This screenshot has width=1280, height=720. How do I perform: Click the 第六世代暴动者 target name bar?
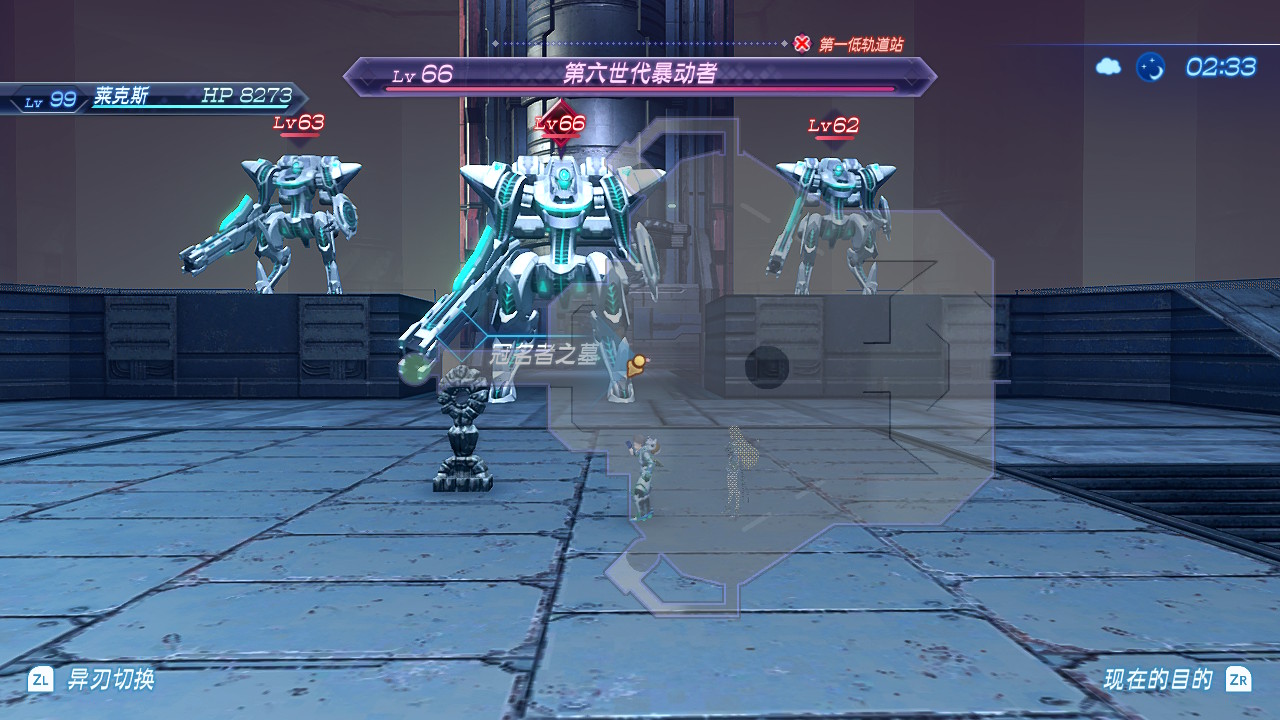[640, 75]
